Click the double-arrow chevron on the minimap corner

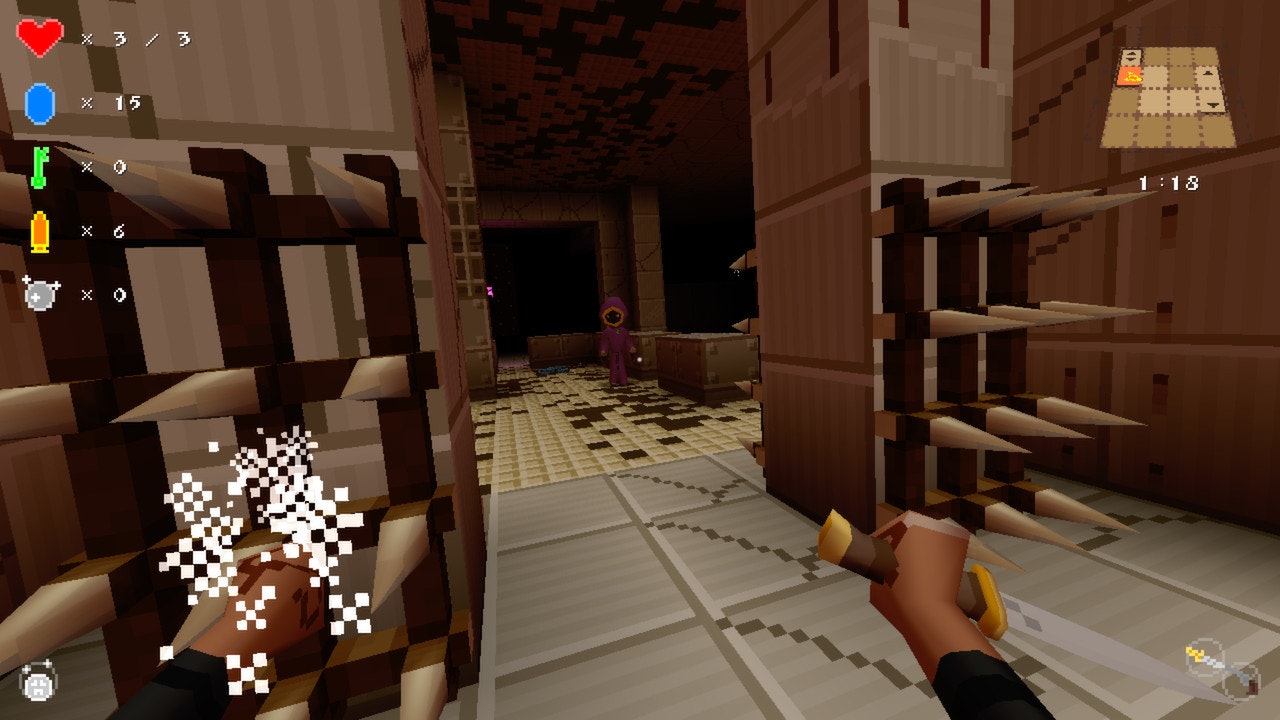pos(1130,55)
